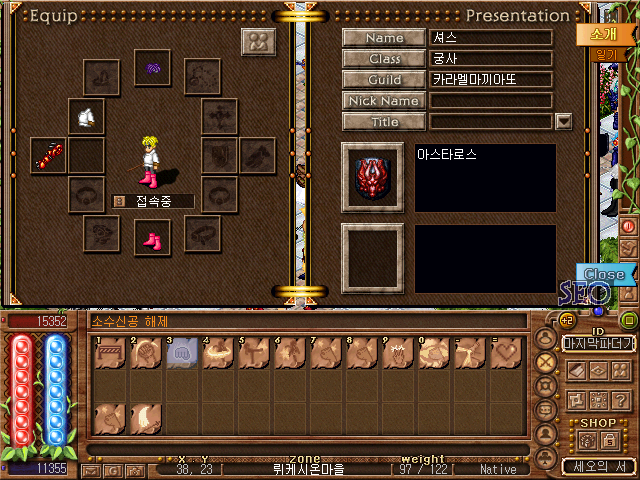Click the round X button on the side column
640x480 pixels.
[x=546, y=364]
